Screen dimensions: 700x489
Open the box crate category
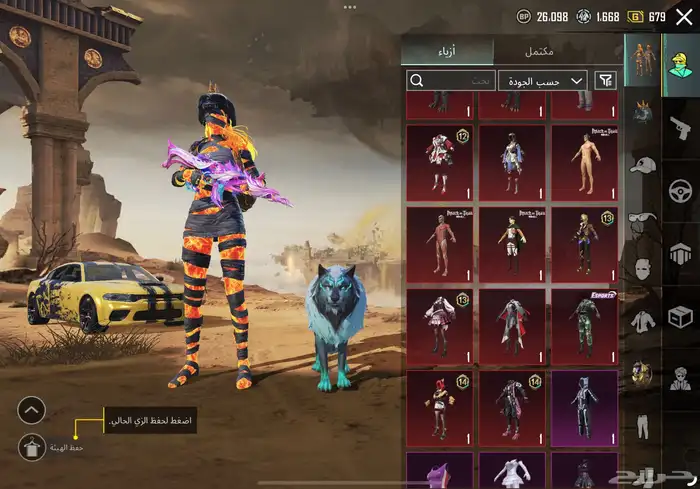point(680,316)
